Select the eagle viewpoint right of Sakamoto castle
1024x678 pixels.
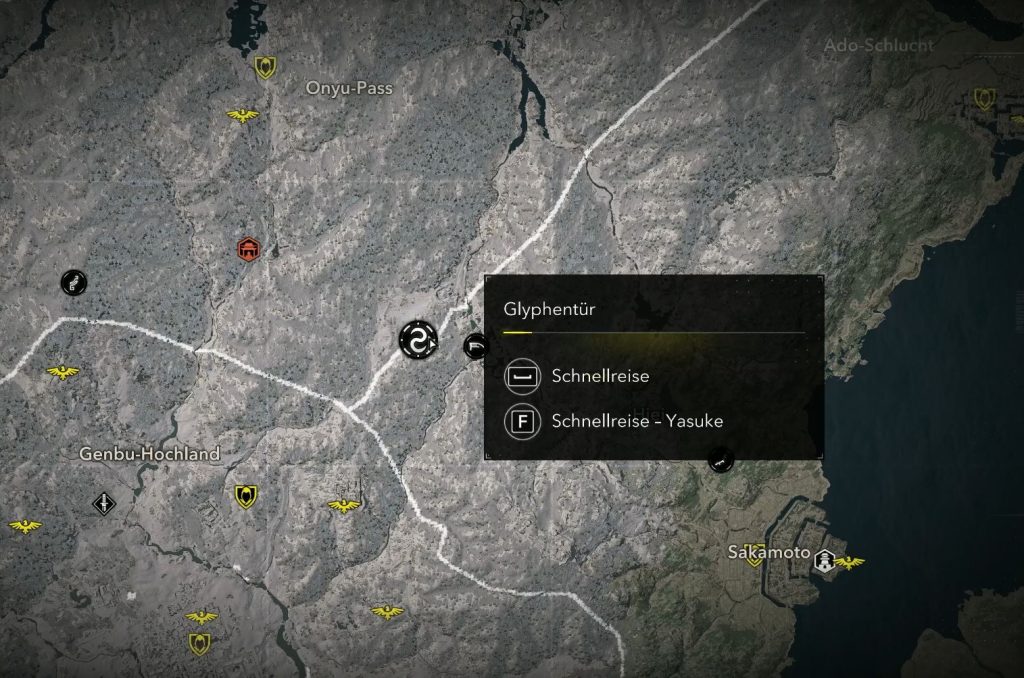(x=849, y=563)
